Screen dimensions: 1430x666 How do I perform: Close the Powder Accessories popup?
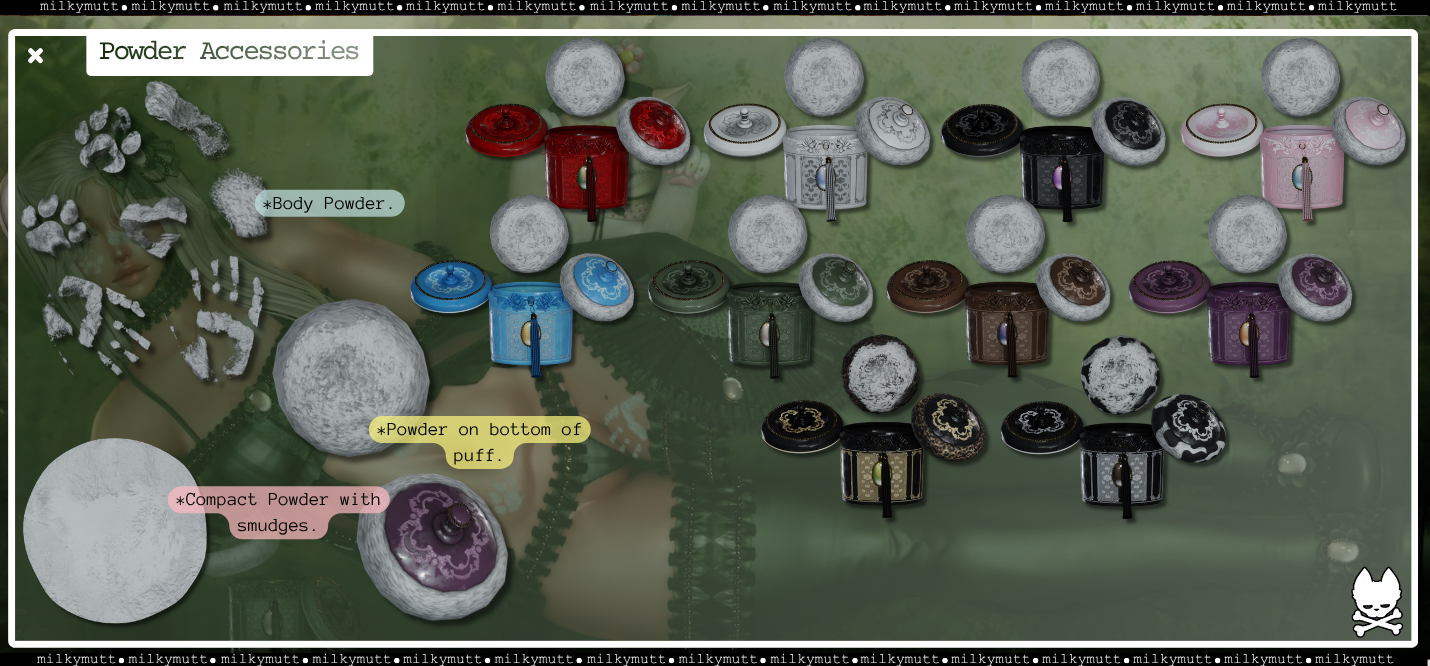(x=36, y=55)
